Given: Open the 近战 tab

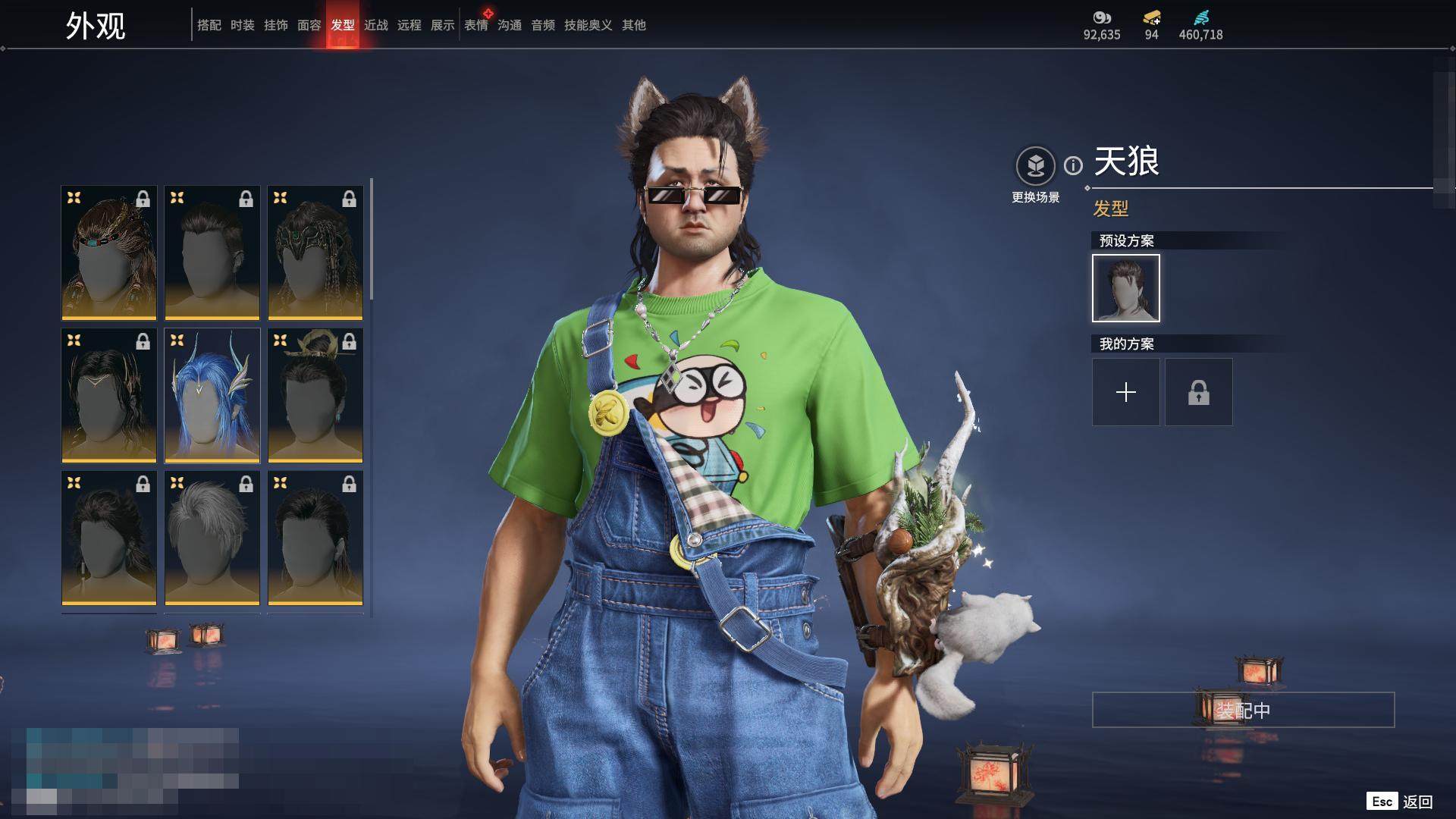Looking at the screenshot, I should pos(376,25).
